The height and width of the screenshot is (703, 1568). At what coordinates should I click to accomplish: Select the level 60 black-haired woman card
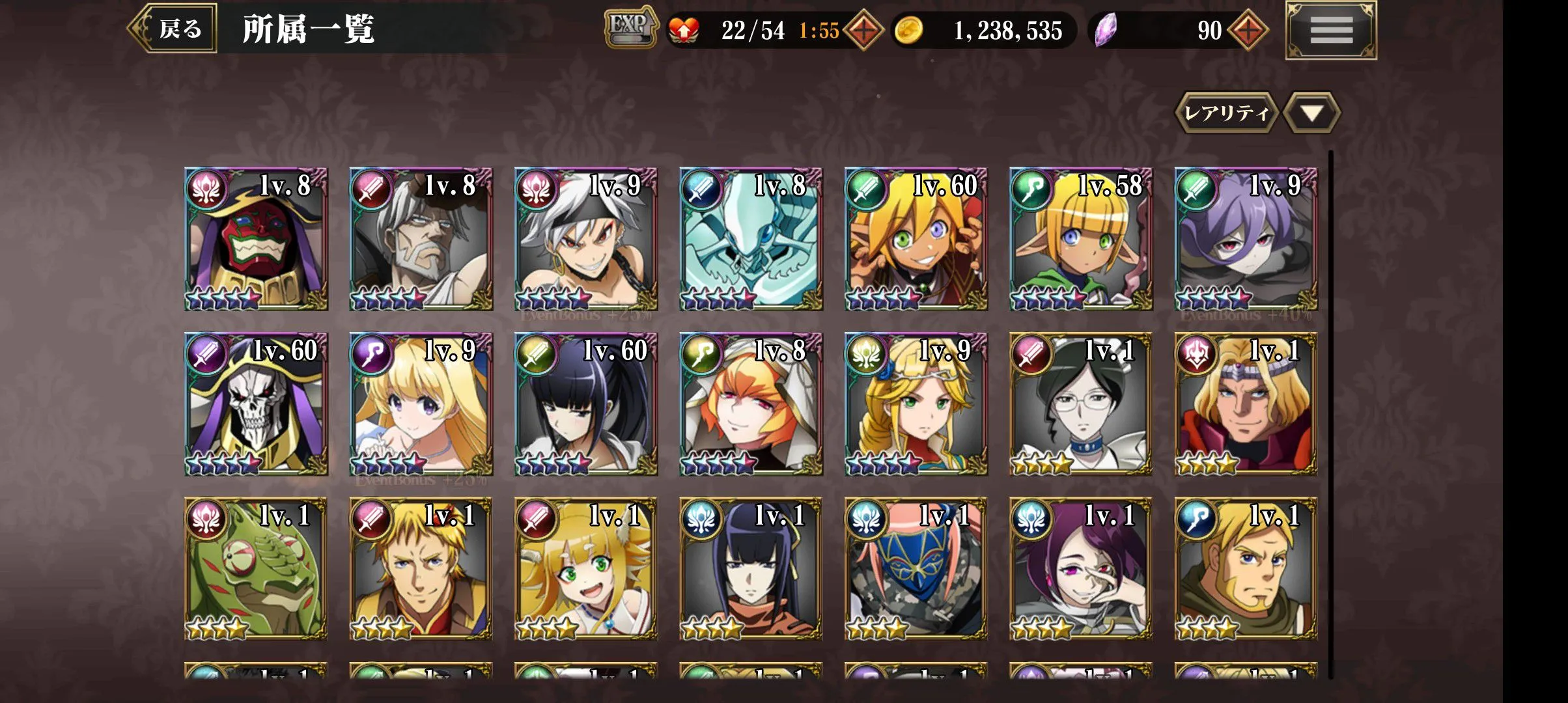coord(586,404)
